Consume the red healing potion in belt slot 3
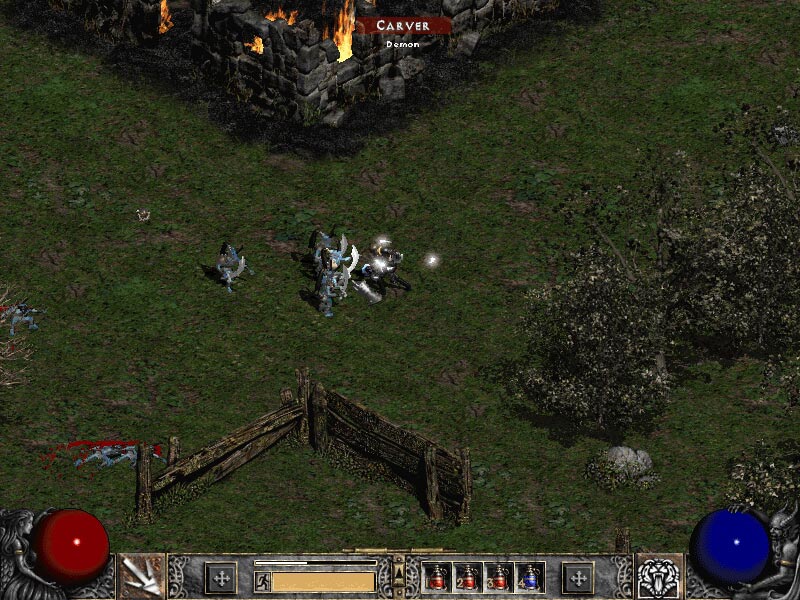The width and height of the screenshot is (800, 600). pyautogui.click(x=497, y=577)
